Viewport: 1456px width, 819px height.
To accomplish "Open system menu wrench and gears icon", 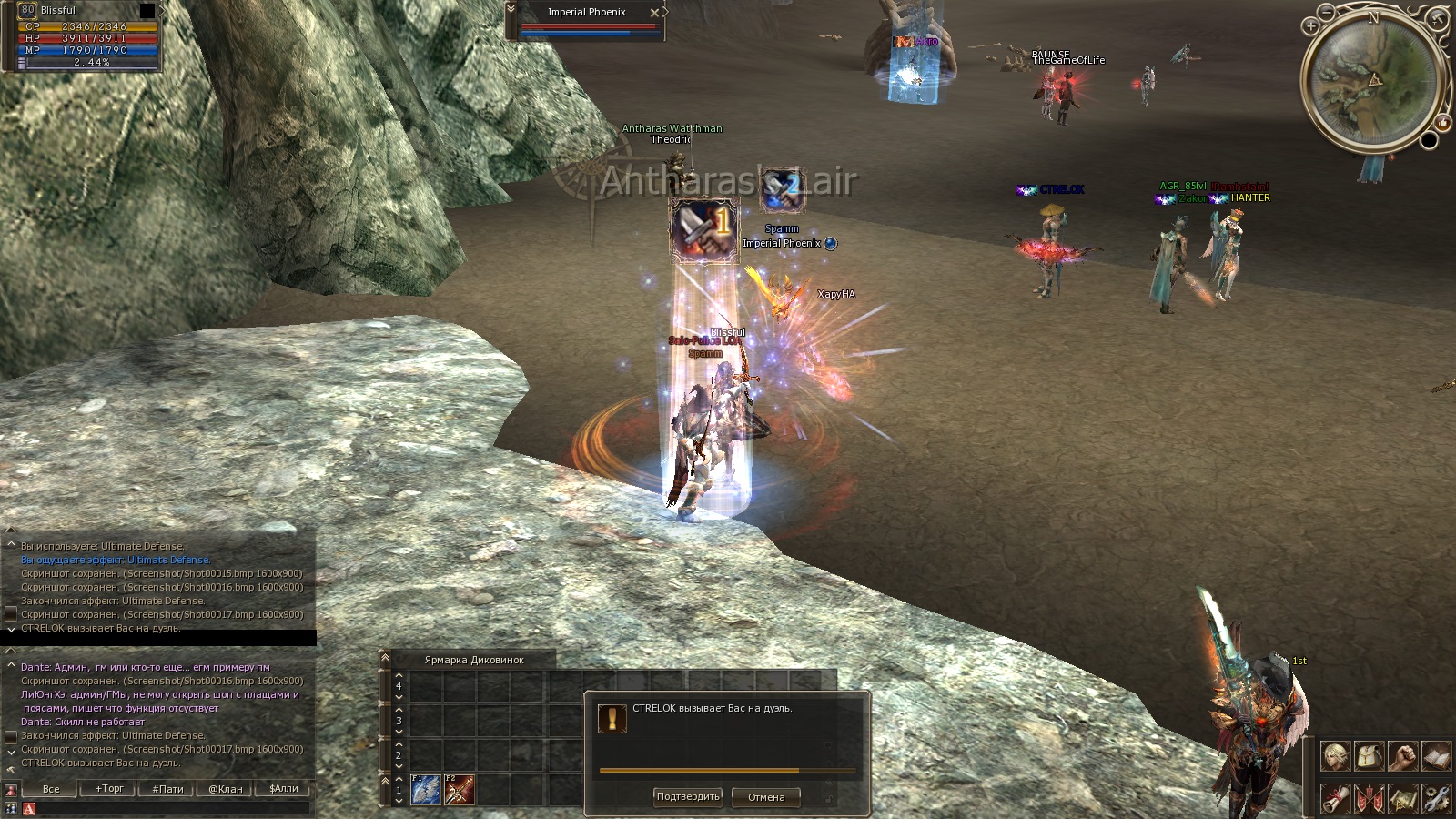I will [1436, 798].
